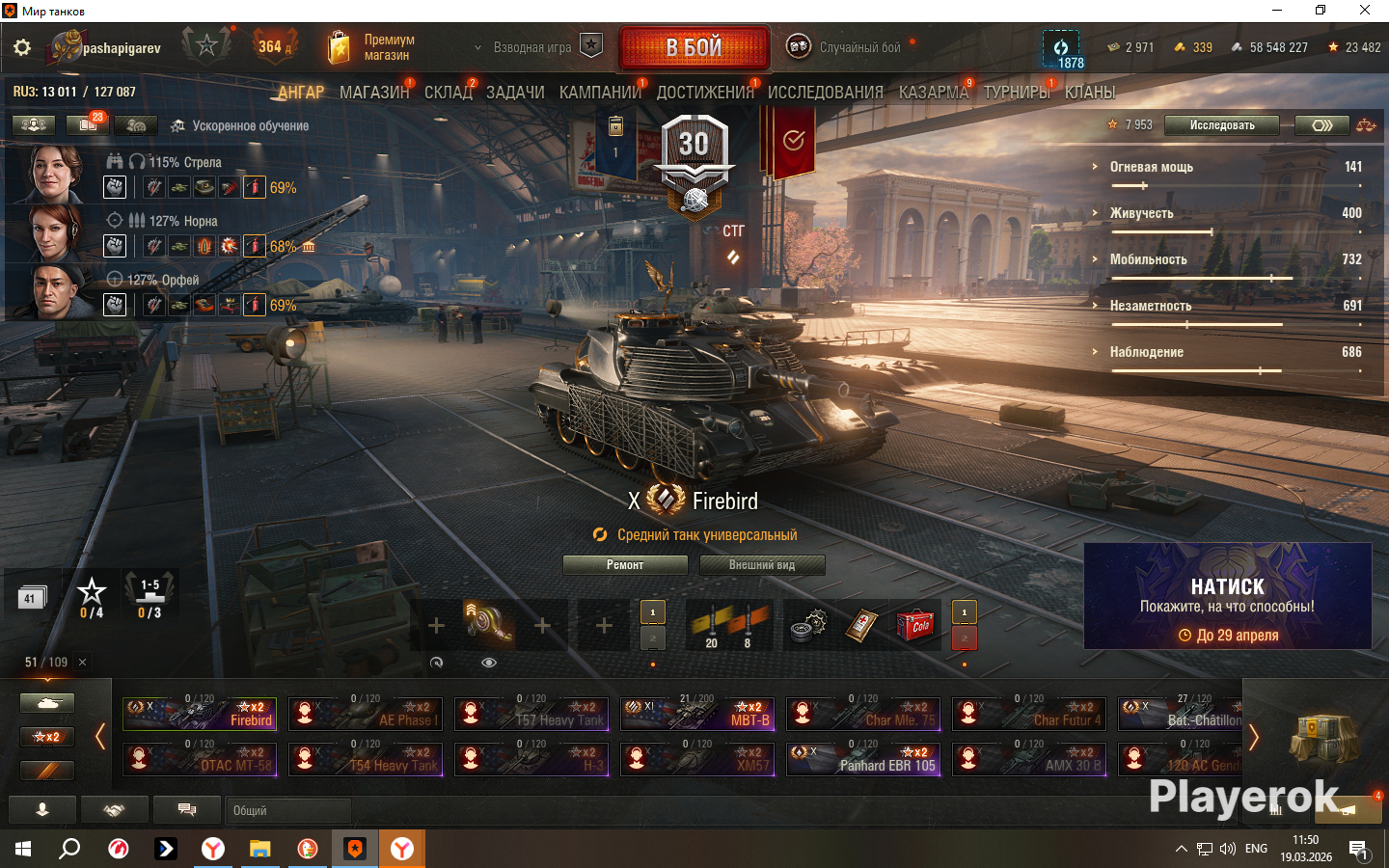
Task: Start battle with the В БОЙ button
Action: (694, 47)
